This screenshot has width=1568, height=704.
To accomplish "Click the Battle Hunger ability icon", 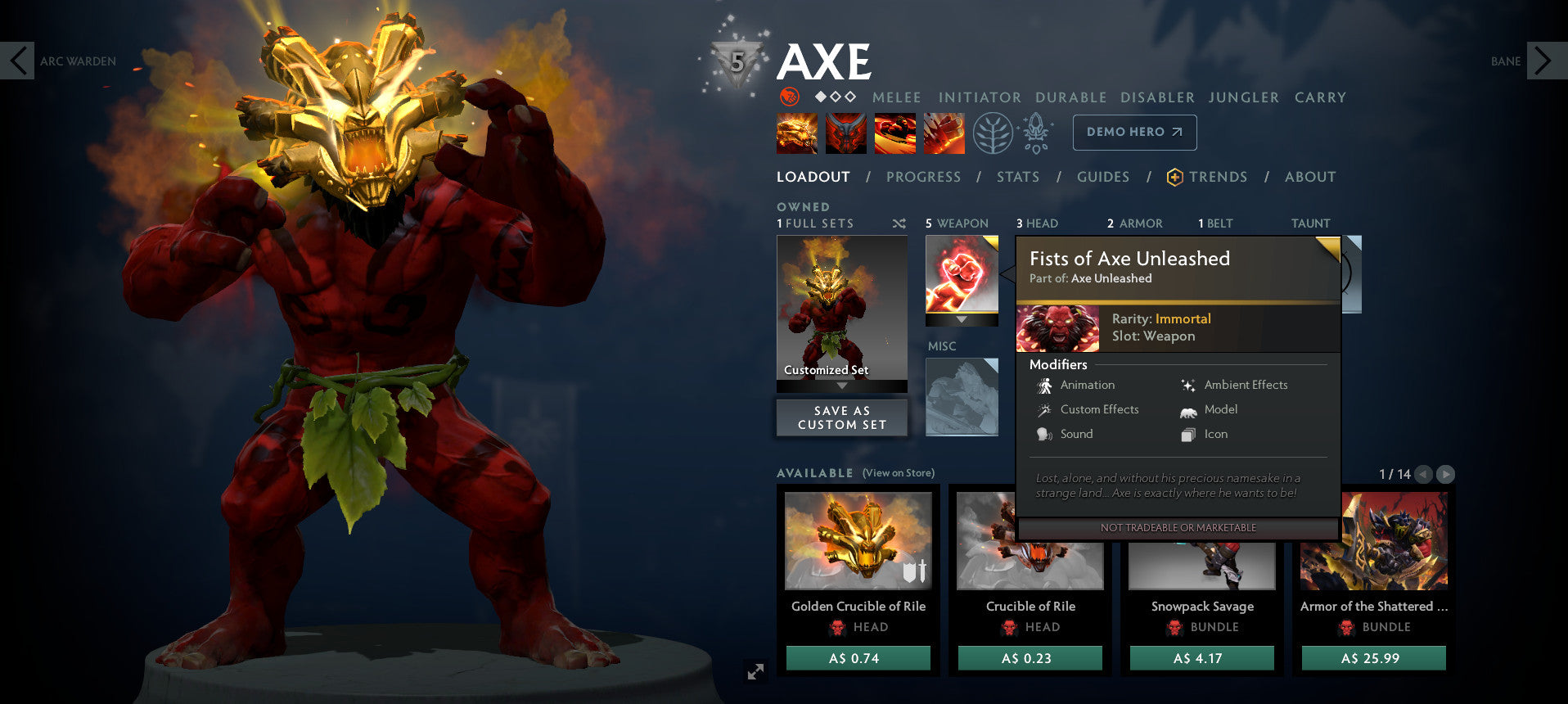I will tap(845, 132).
